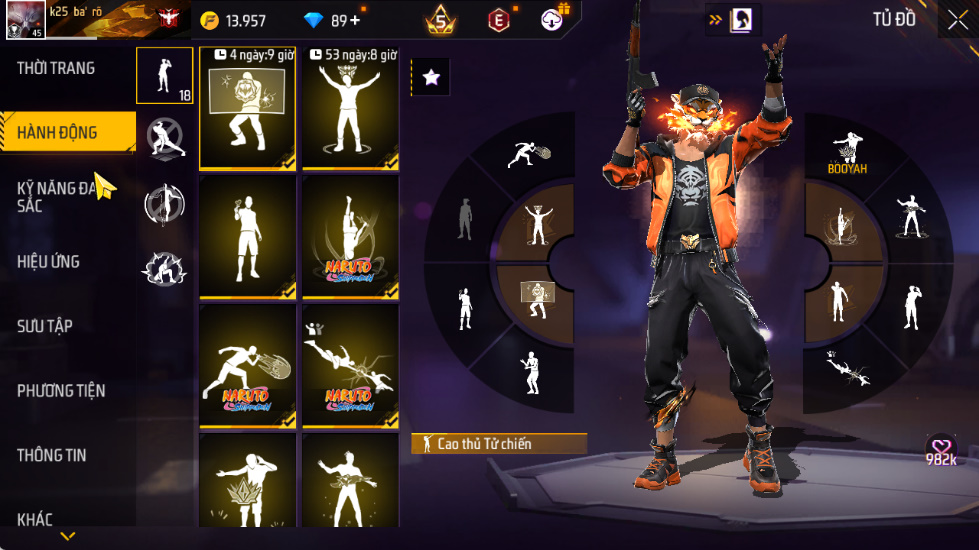Click the 982k heart likes icon
This screenshot has height=550, width=979.
[x=941, y=449]
